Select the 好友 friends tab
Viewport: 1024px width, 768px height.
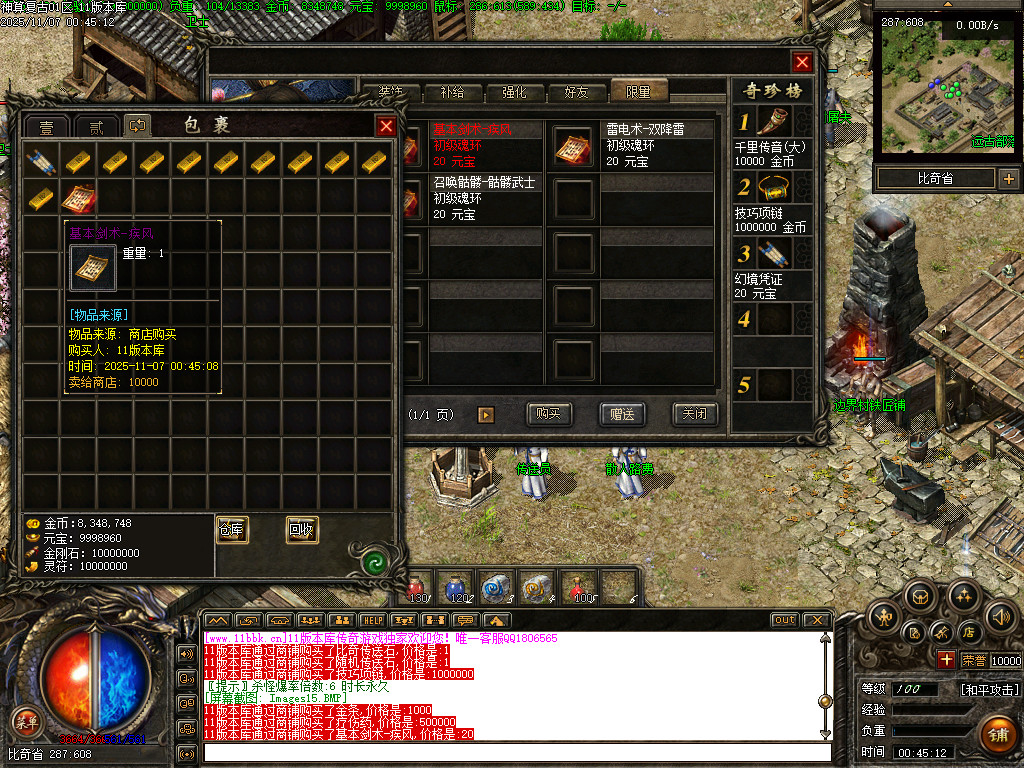click(577, 93)
